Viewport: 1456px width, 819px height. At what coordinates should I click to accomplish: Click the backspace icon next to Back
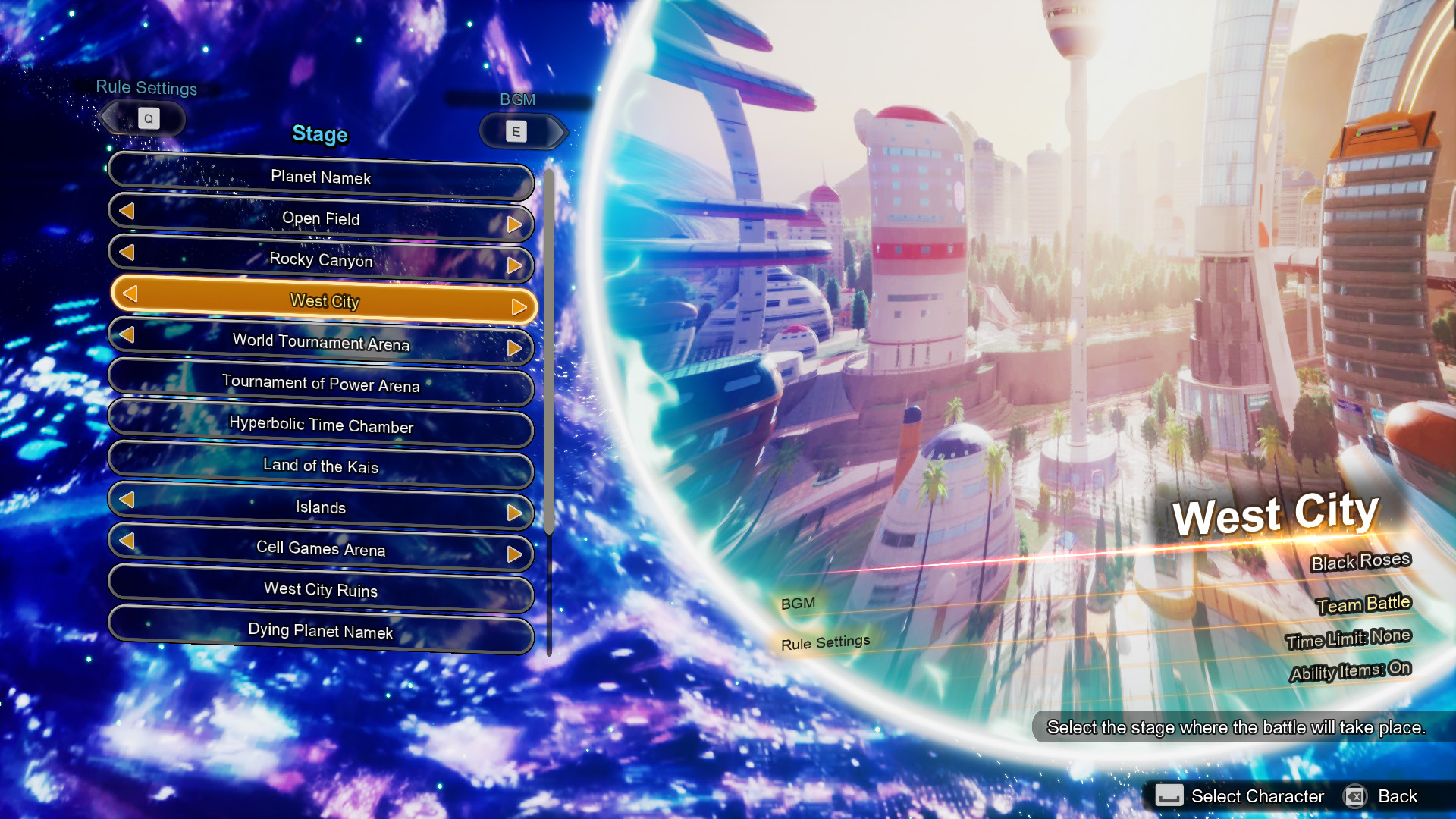tap(1357, 796)
